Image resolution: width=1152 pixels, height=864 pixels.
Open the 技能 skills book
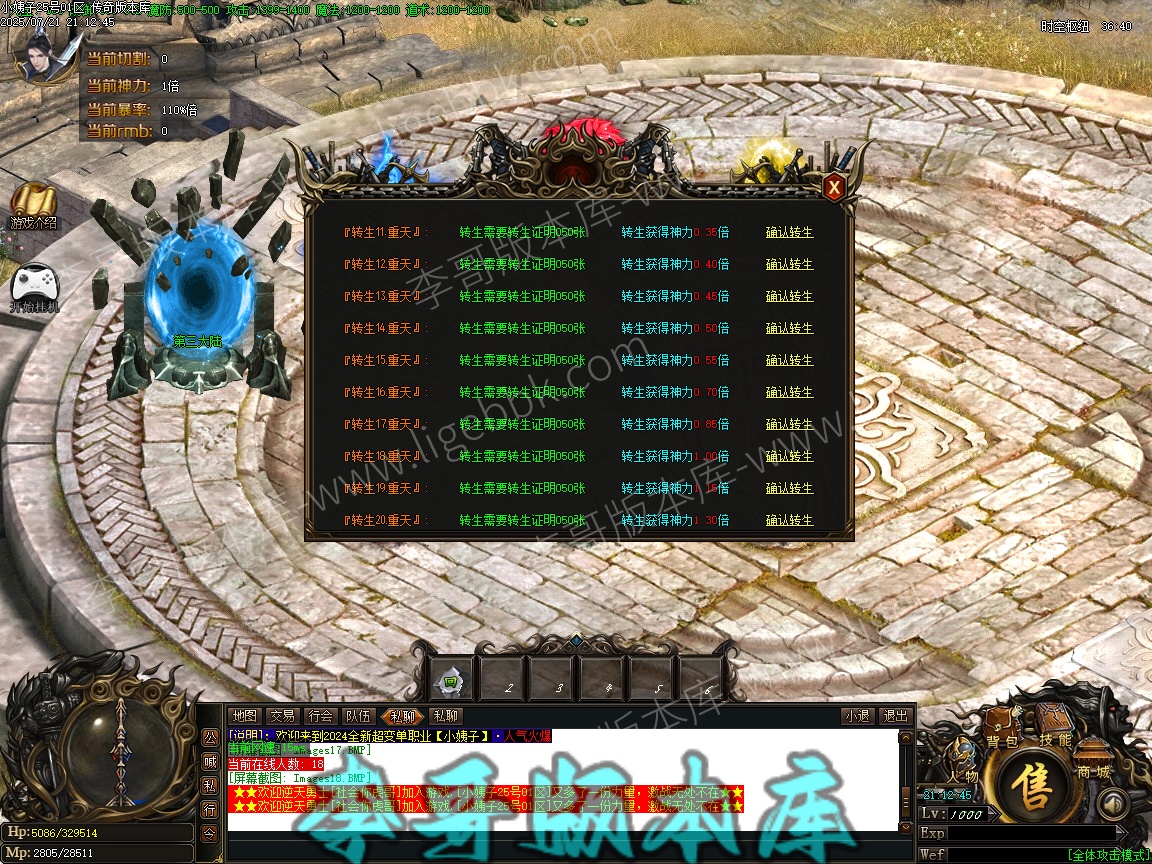[x=1054, y=725]
